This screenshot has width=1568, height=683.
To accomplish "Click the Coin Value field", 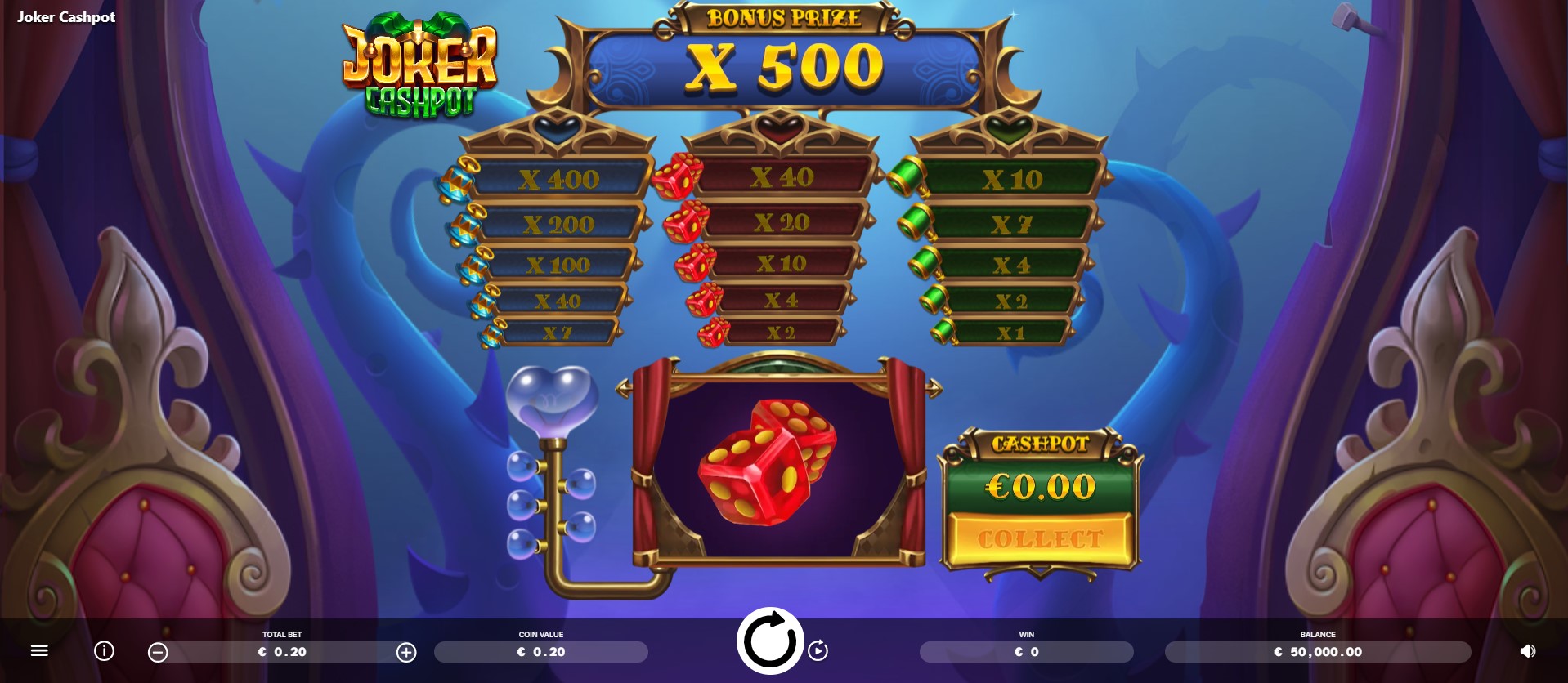I will click(540, 651).
